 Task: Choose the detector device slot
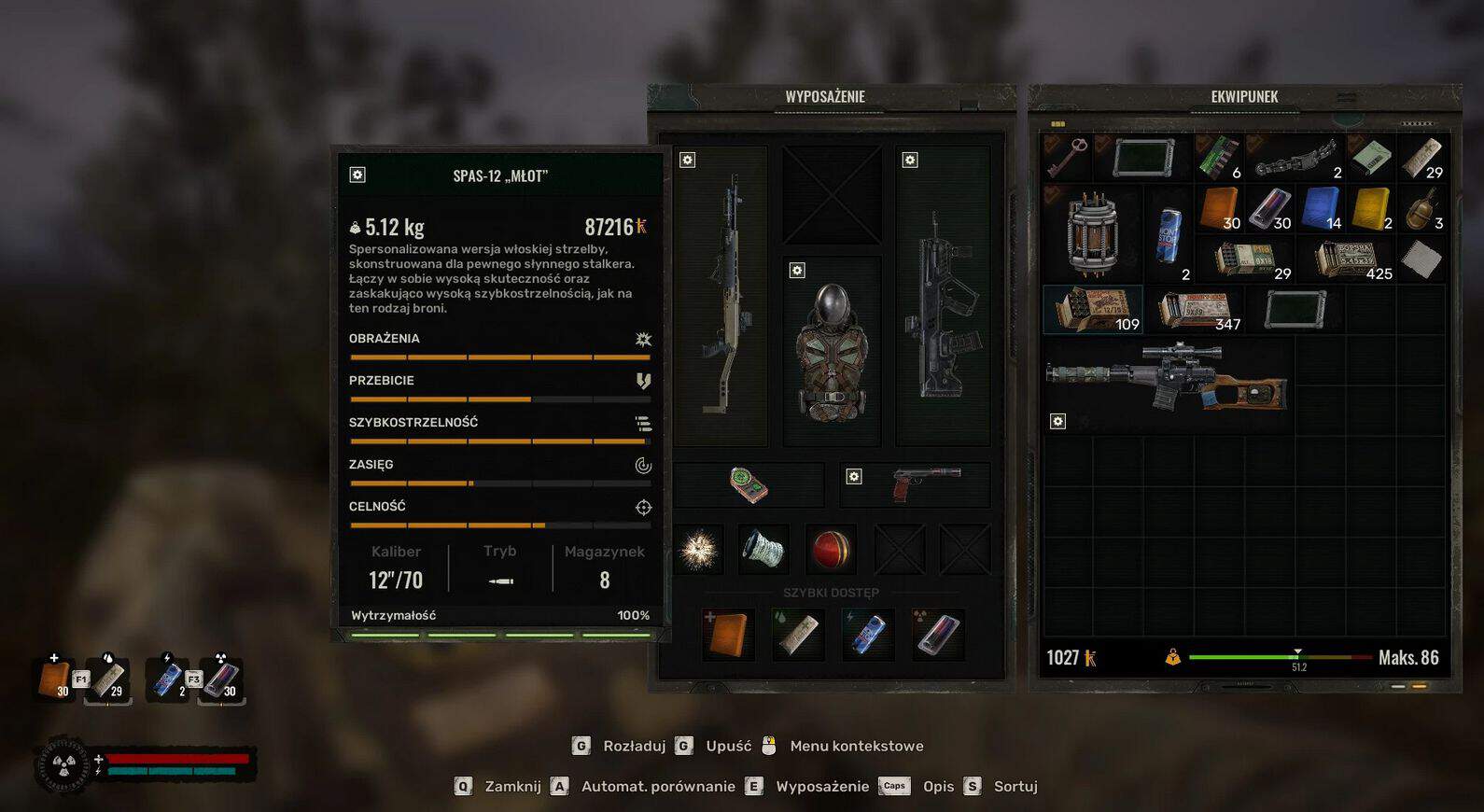(749, 484)
